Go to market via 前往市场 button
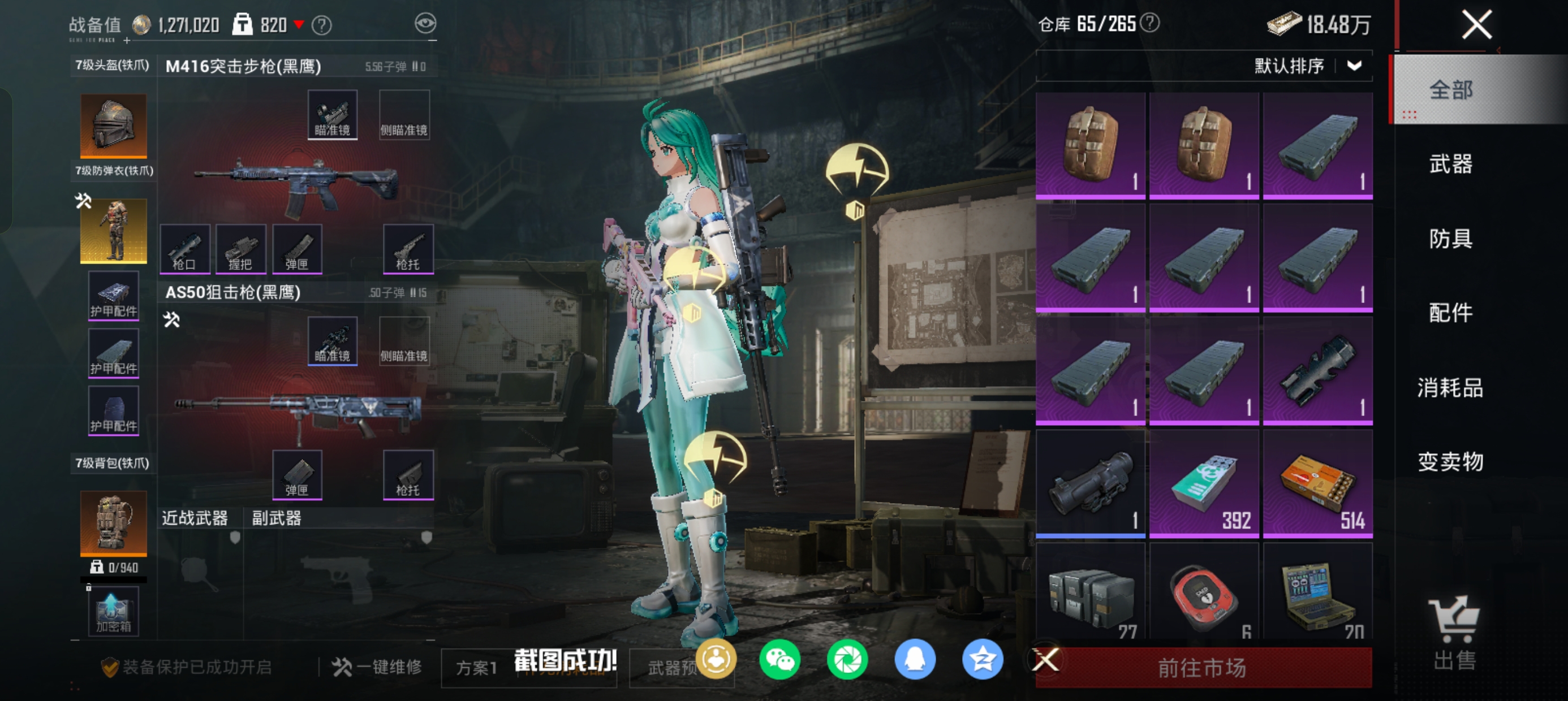 1202,668
